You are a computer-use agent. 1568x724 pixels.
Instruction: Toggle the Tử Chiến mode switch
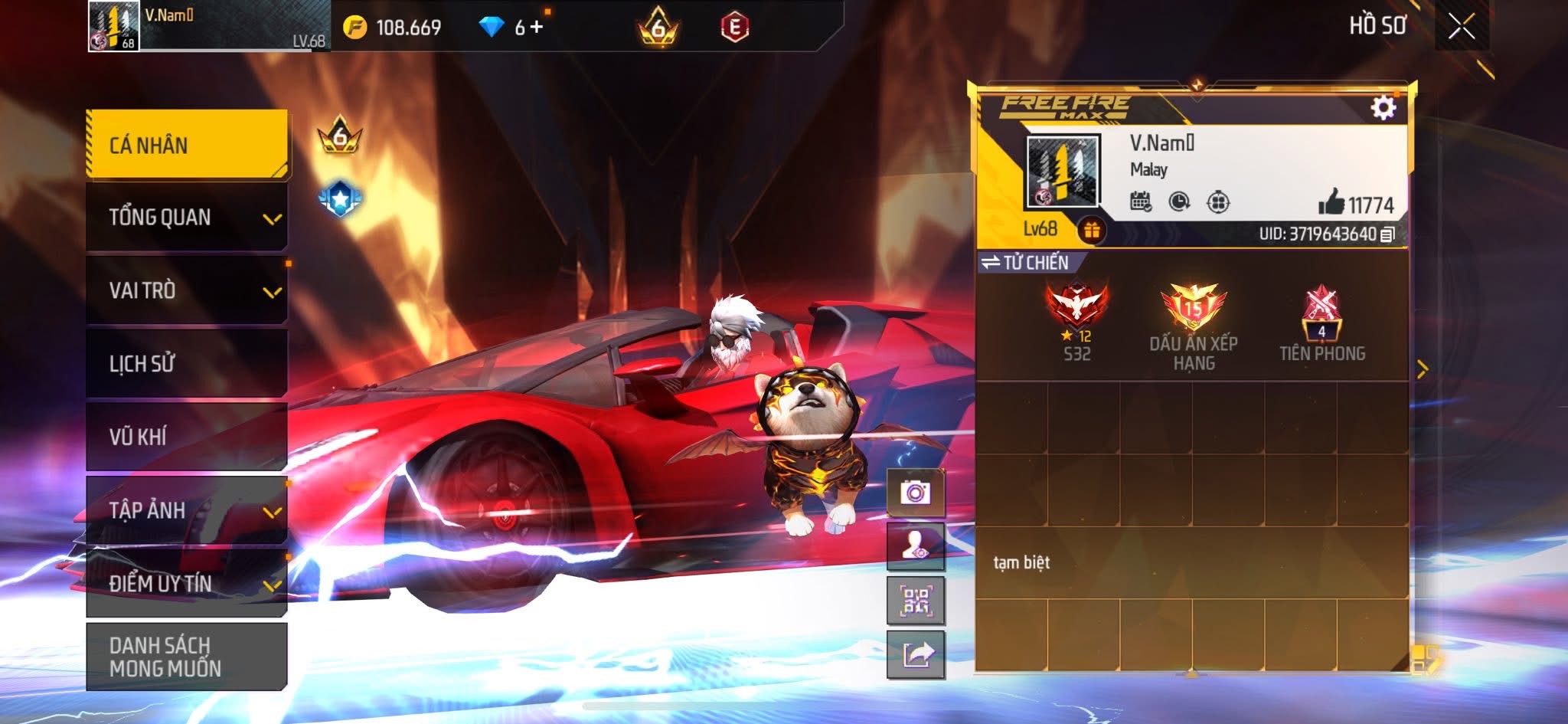[x=1024, y=263]
